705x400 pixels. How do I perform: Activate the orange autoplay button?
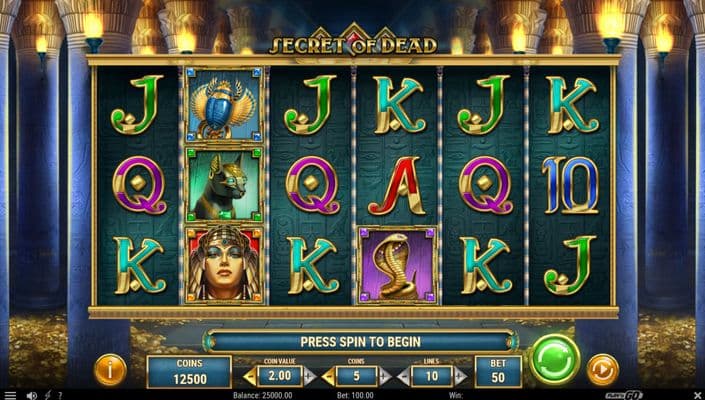[602, 370]
